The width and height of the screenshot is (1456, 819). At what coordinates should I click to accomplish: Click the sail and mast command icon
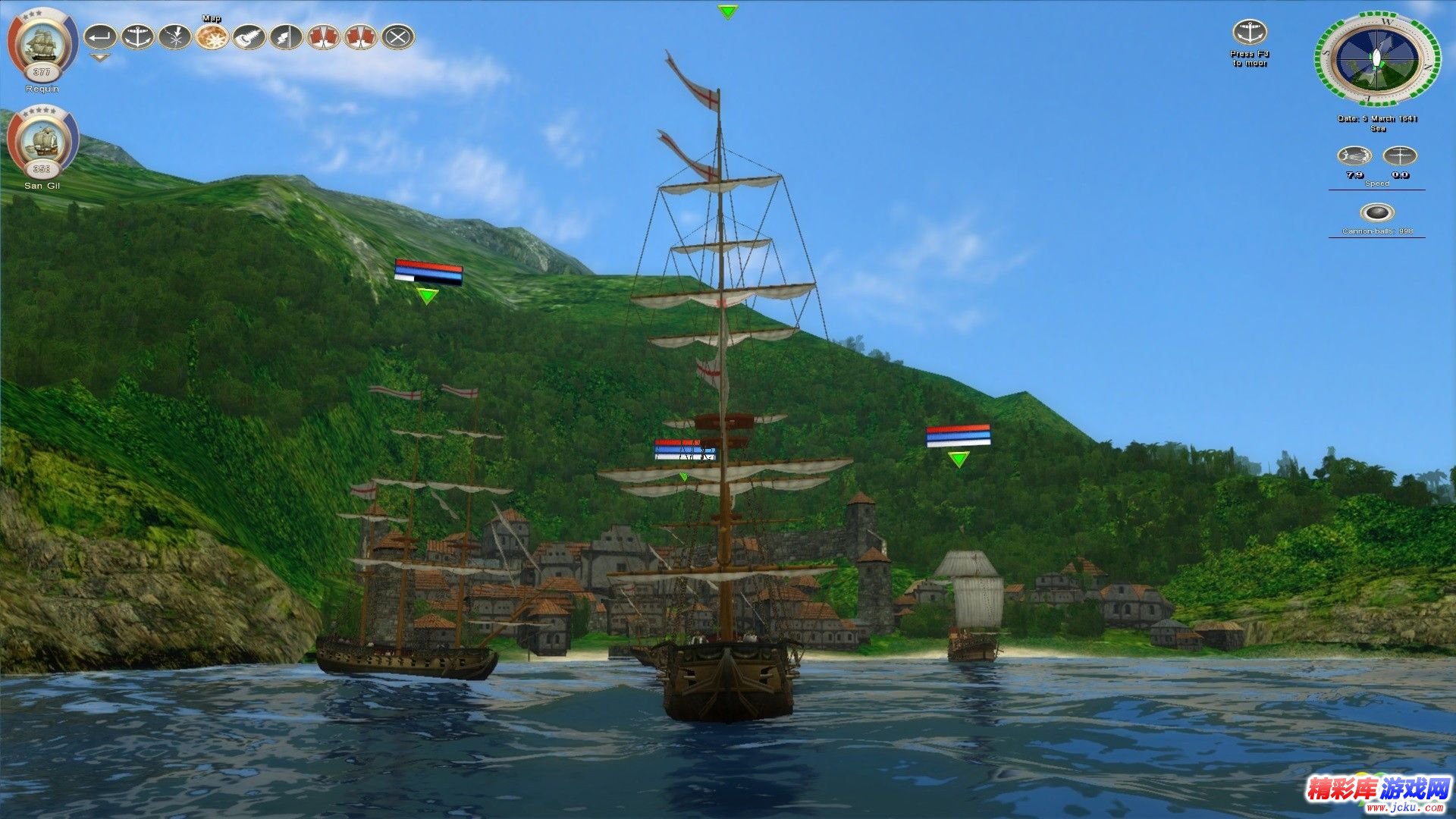click(x=286, y=36)
